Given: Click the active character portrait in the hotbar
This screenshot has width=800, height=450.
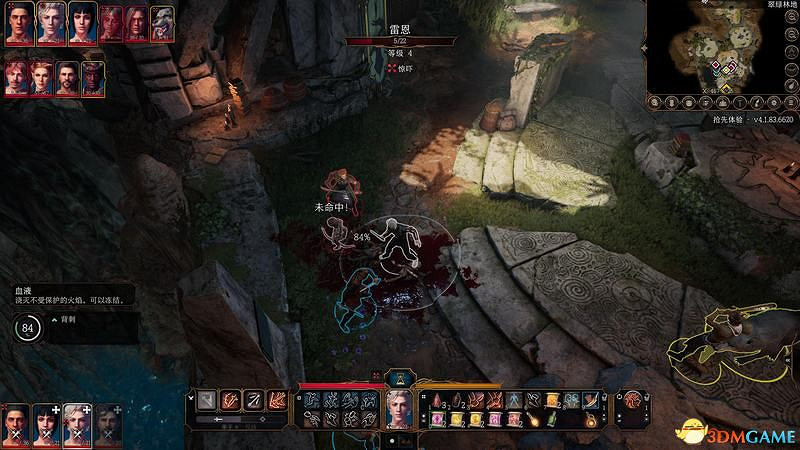Looking at the screenshot, I should [400, 407].
